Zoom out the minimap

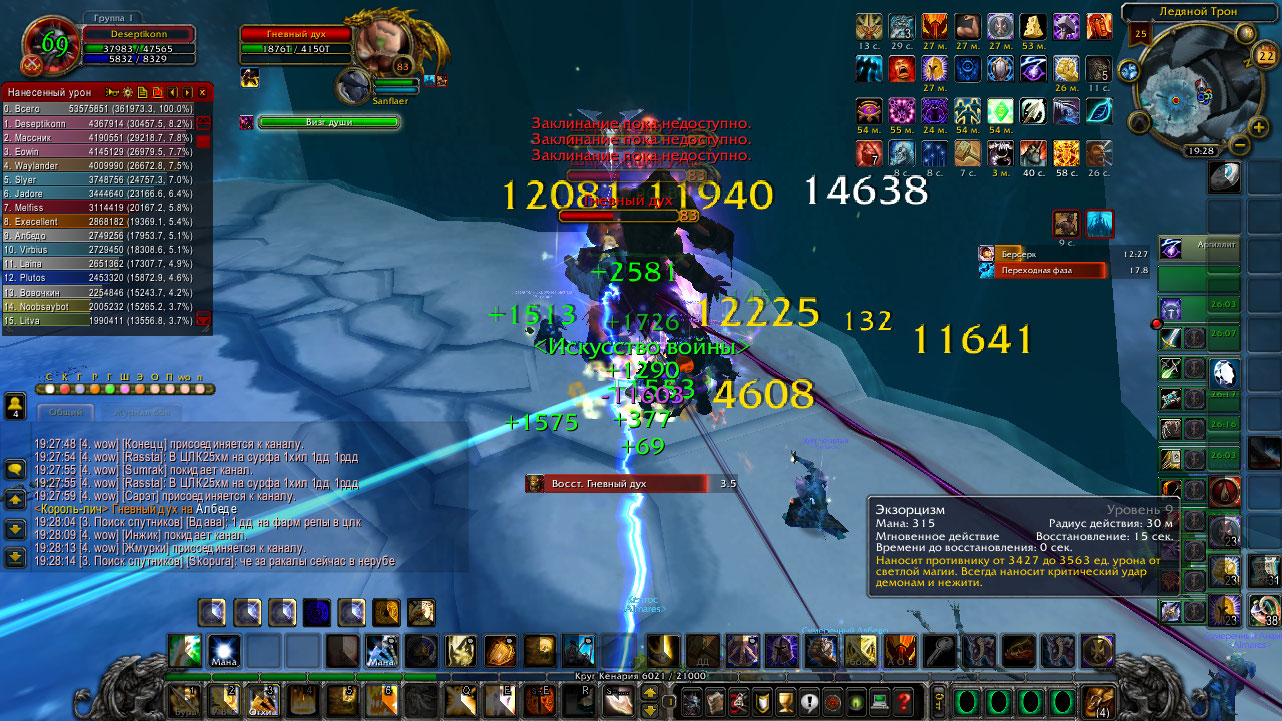point(1237,144)
